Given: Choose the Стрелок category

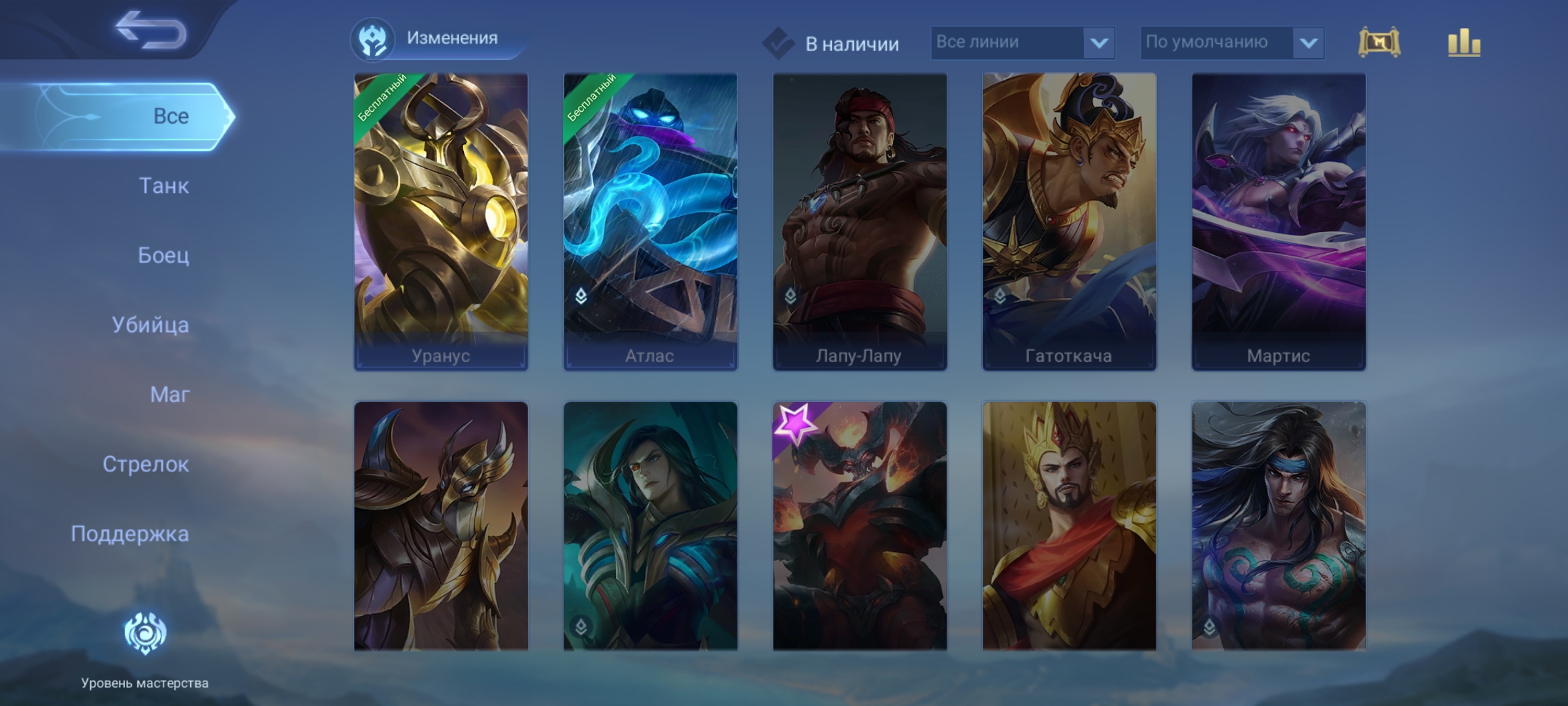Looking at the screenshot, I should (146, 464).
